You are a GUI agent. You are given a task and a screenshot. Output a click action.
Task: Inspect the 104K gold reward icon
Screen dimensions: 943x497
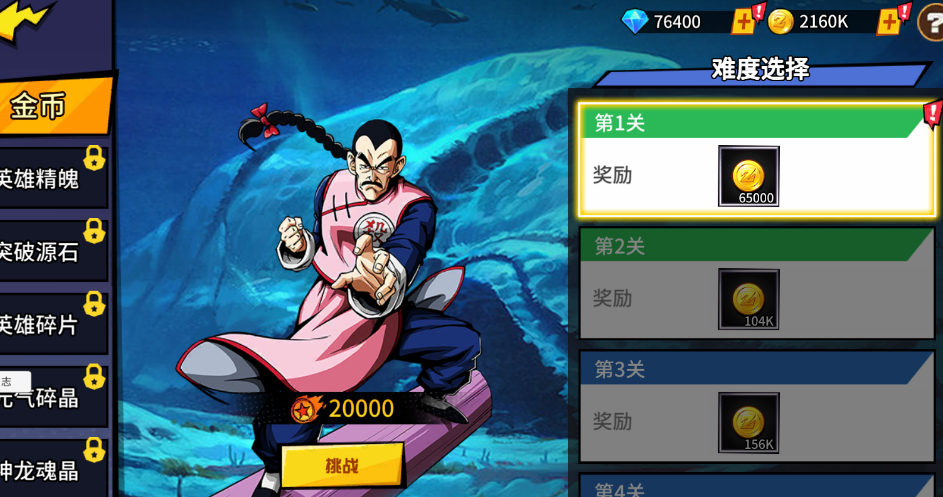point(748,299)
